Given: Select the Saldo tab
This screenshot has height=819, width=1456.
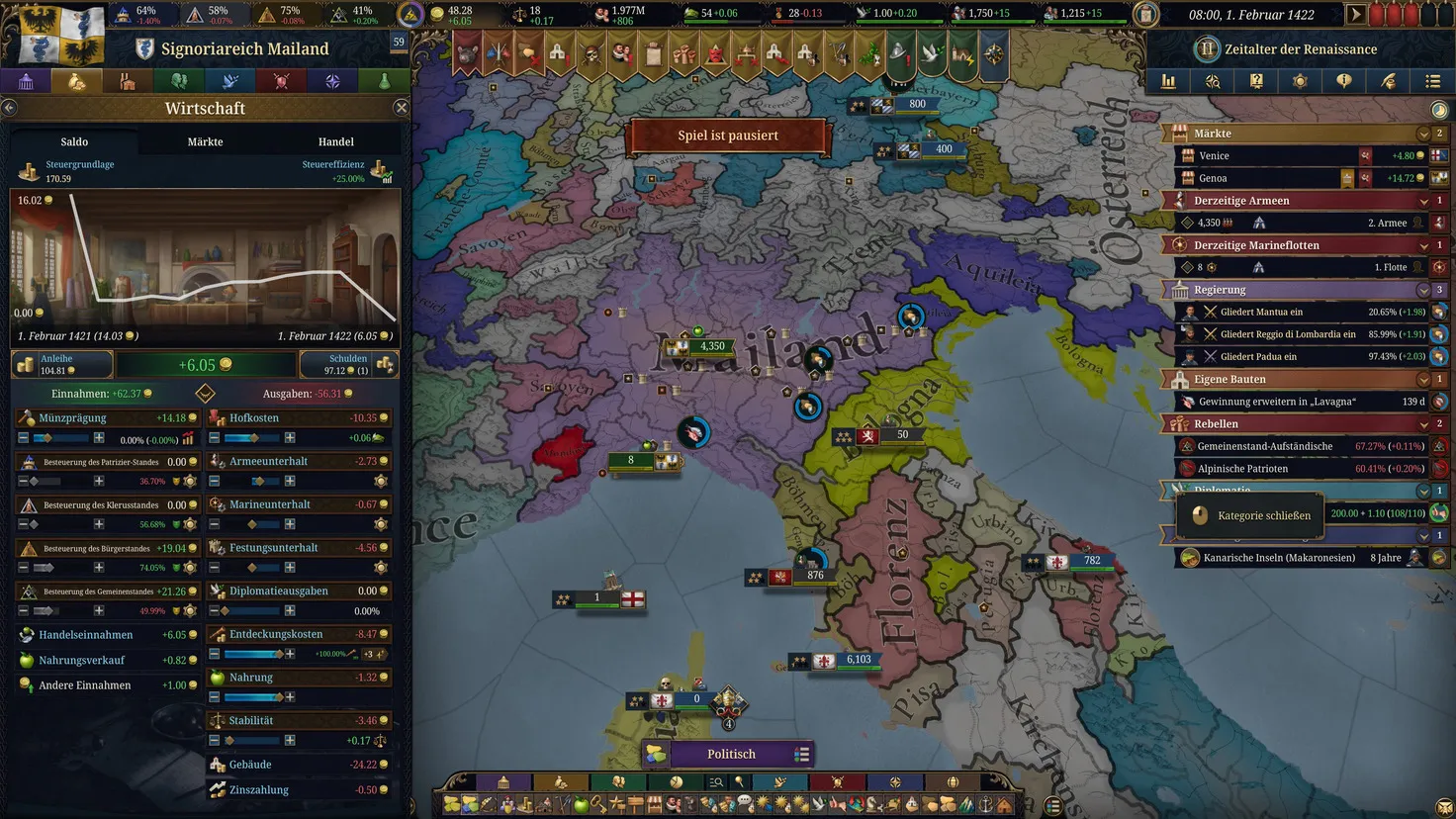Looking at the screenshot, I should coord(74,141).
